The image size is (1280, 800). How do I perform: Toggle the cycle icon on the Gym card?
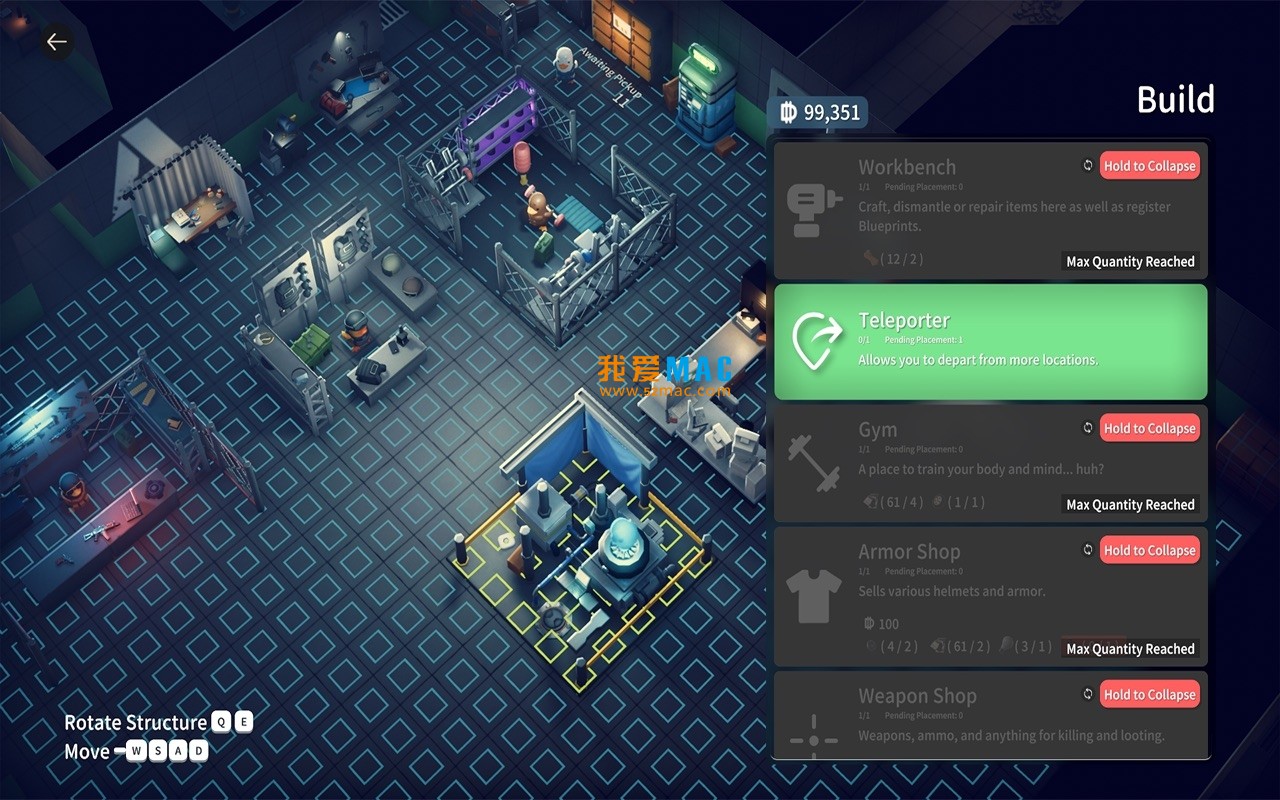[1088, 426]
